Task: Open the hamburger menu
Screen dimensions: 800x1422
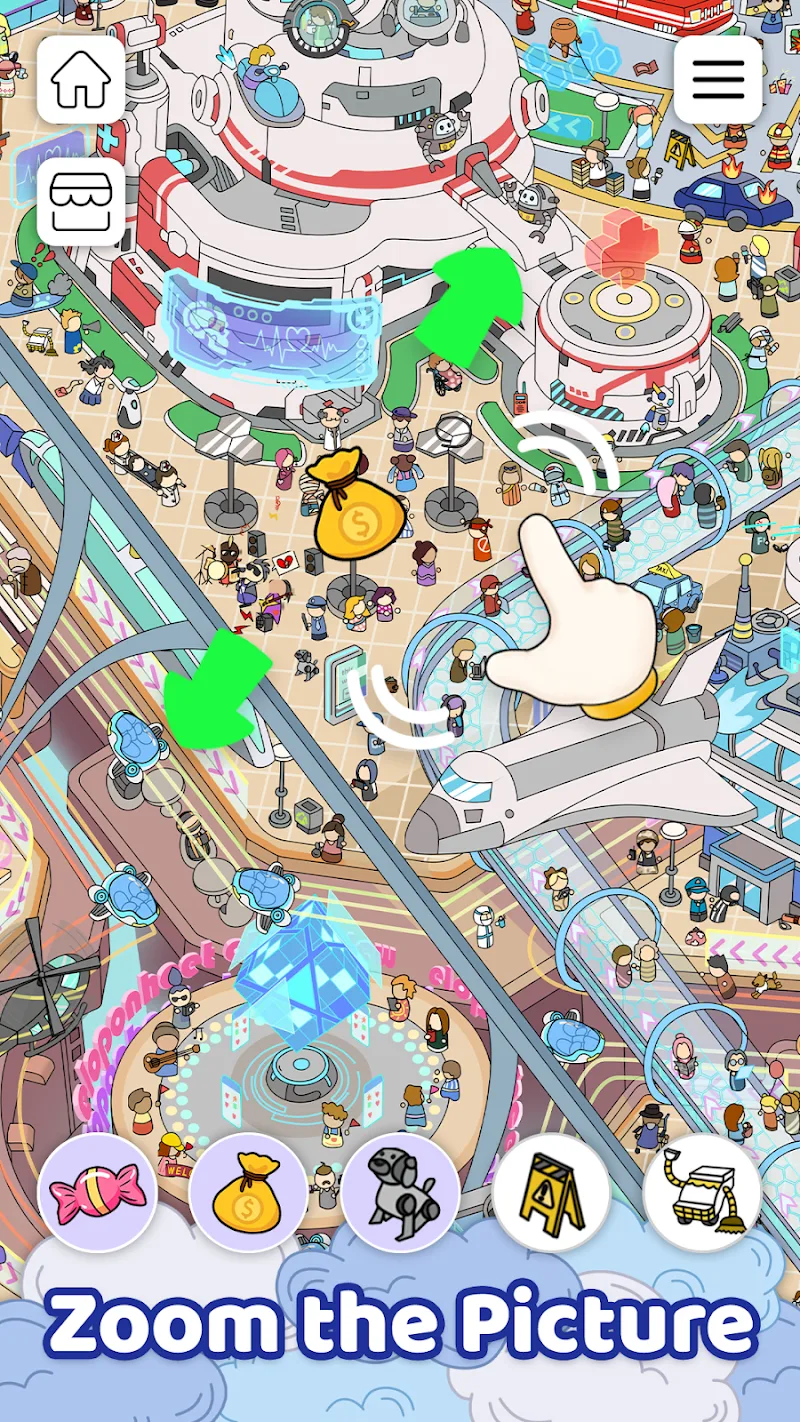Action: (x=718, y=80)
